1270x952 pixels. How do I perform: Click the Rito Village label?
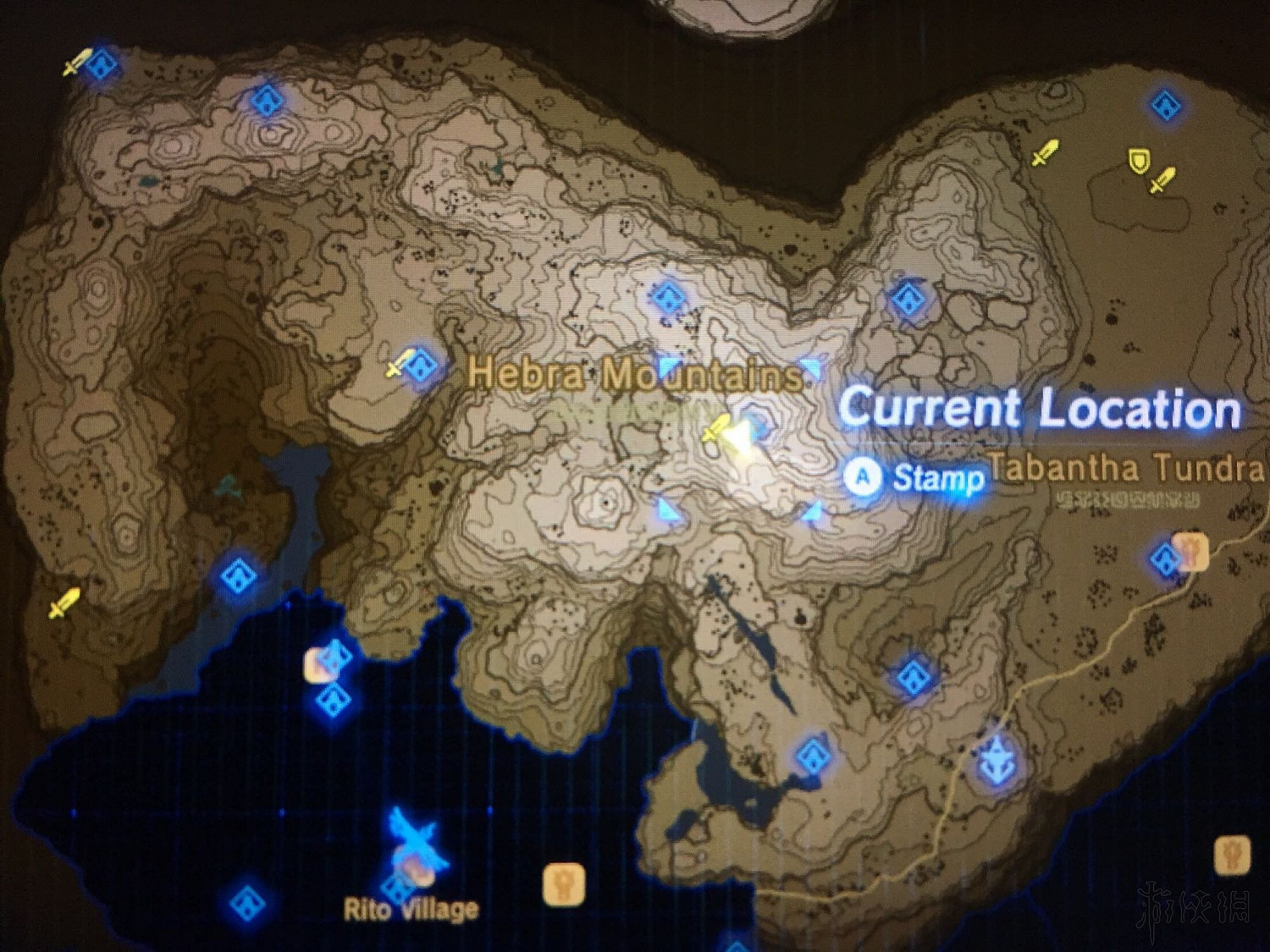coord(410,909)
